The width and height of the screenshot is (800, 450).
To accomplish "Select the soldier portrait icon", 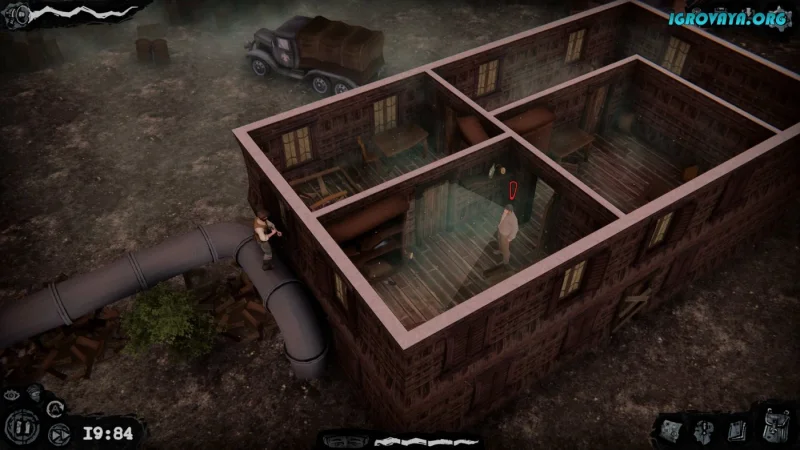I will coord(34,394).
